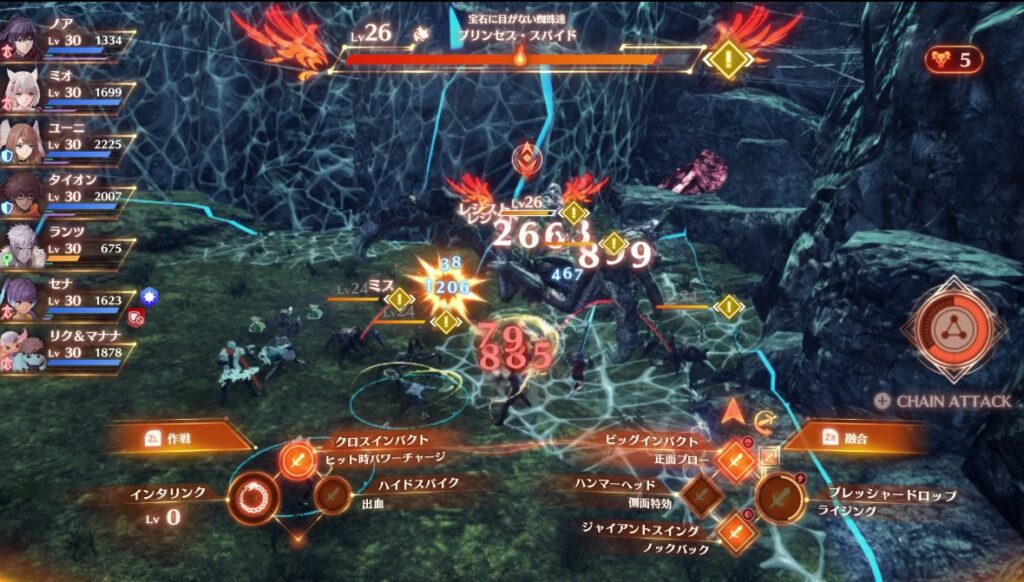Image resolution: width=1024 pixels, height=582 pixels.
Task: Use the ハイドスパイク art icon
Action: pyautogui.click(x=331, y=494)
